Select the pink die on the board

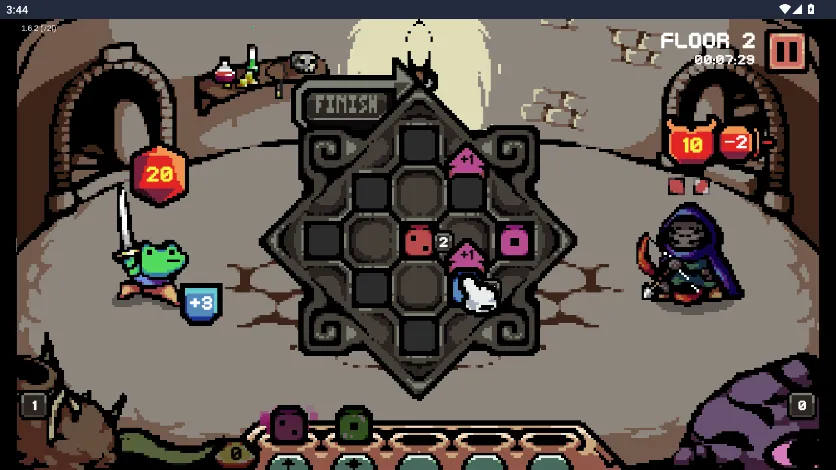coord(515,241)
